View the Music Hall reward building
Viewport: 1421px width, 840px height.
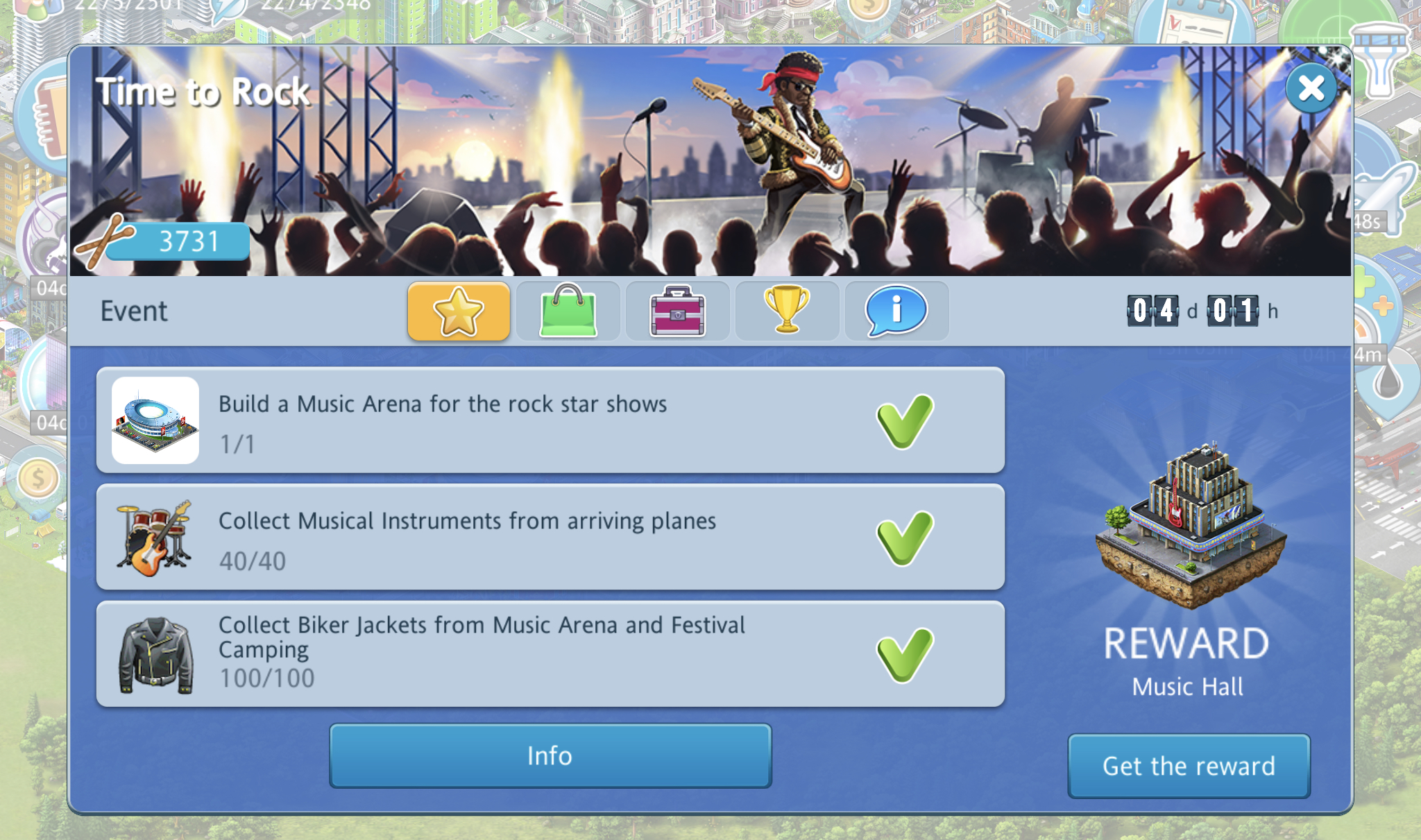[1190, 527]
